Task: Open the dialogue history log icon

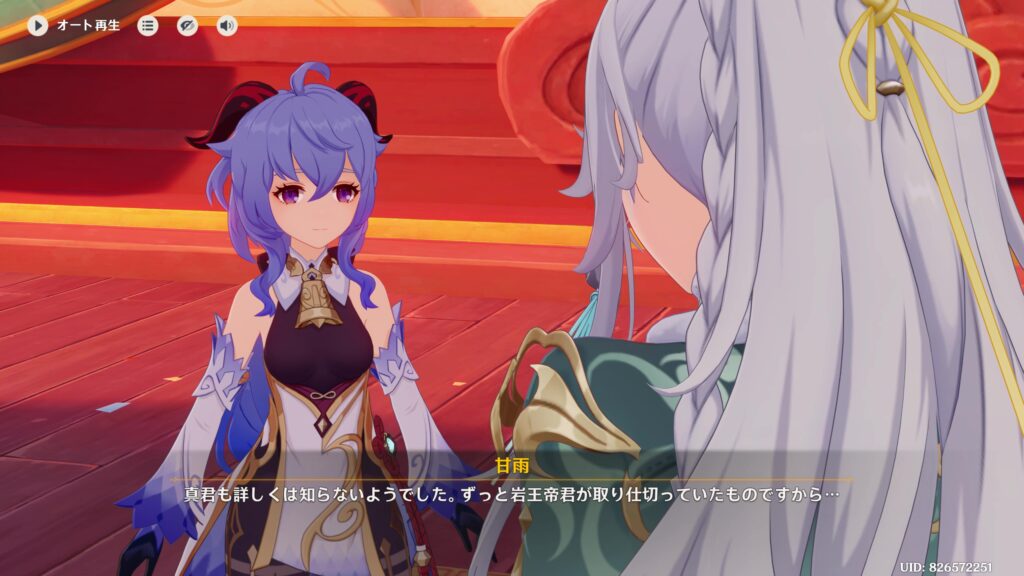Action: click(148, 26)
